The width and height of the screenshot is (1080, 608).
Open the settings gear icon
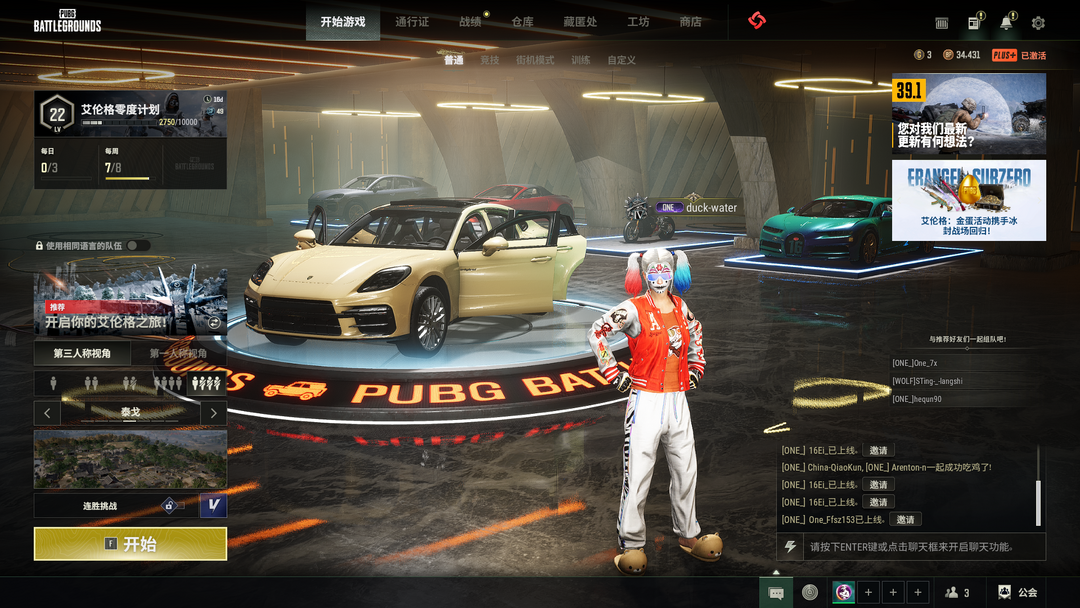[x=1038, y=23]
